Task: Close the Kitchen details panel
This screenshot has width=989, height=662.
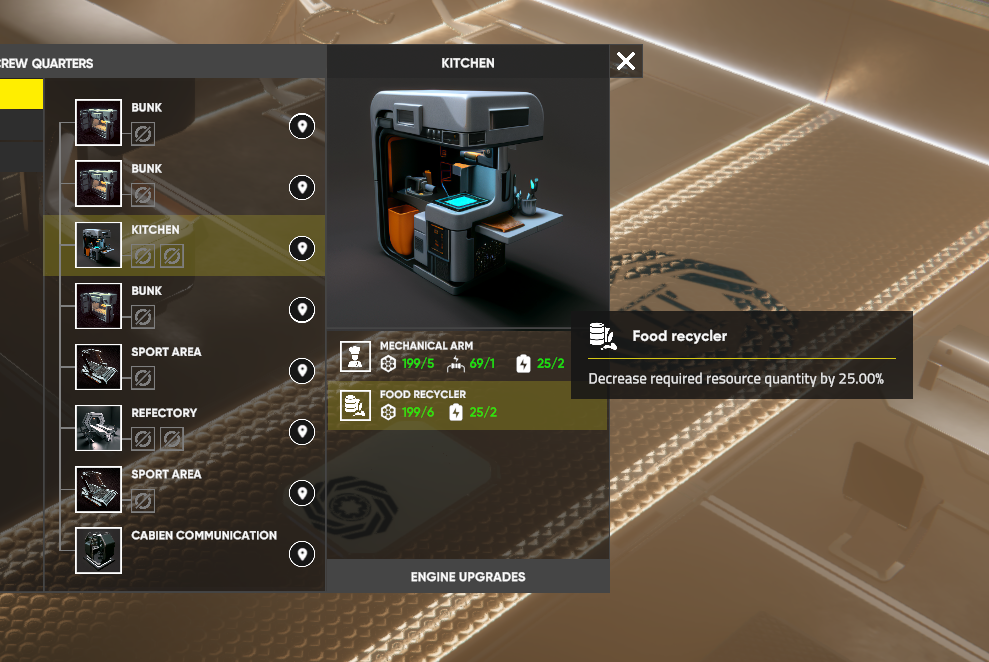Action: (x=626, y=61)
